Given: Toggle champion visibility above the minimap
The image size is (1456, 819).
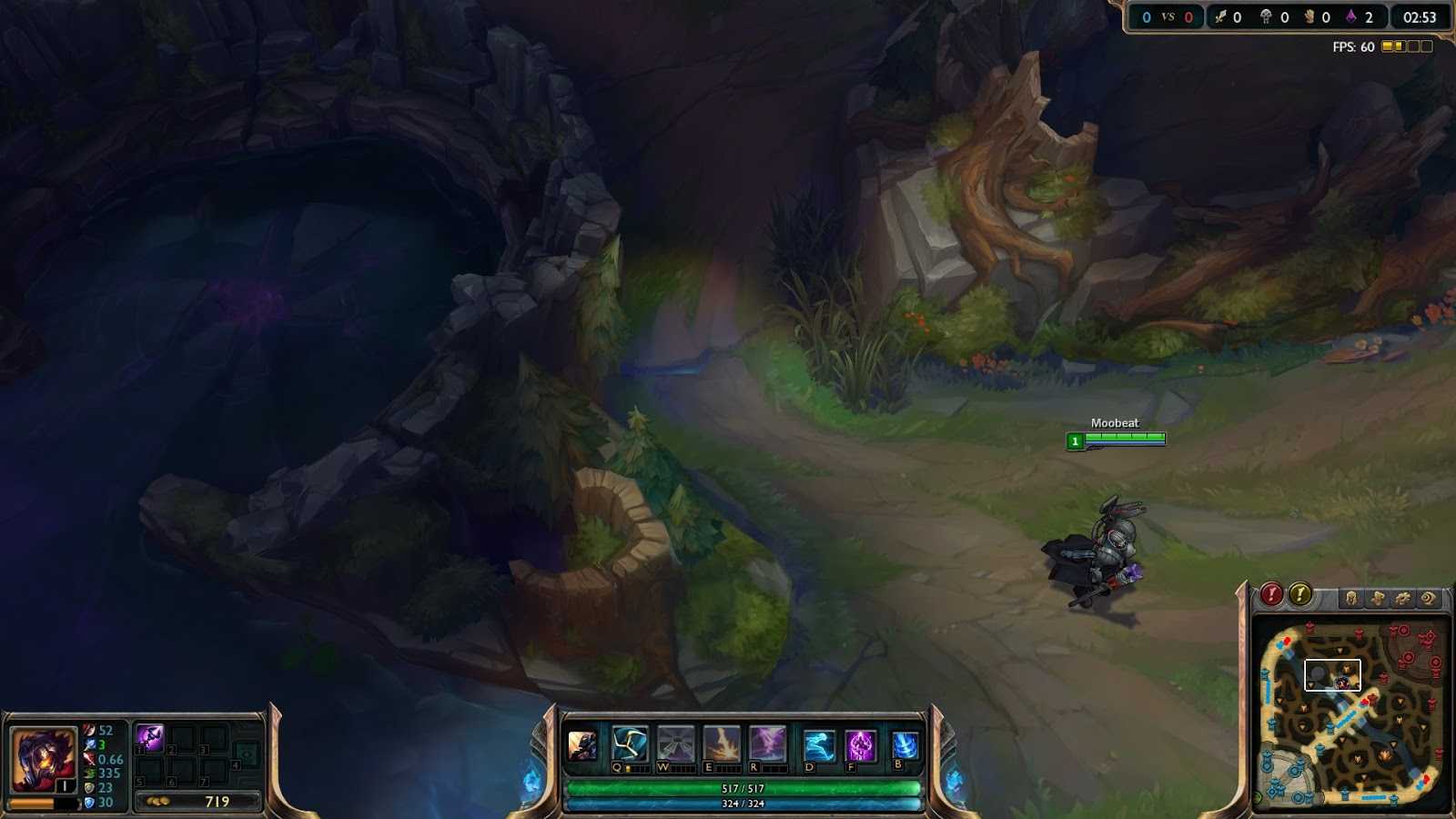Looking at the screenshot, I should click(x=1351, y=599).
